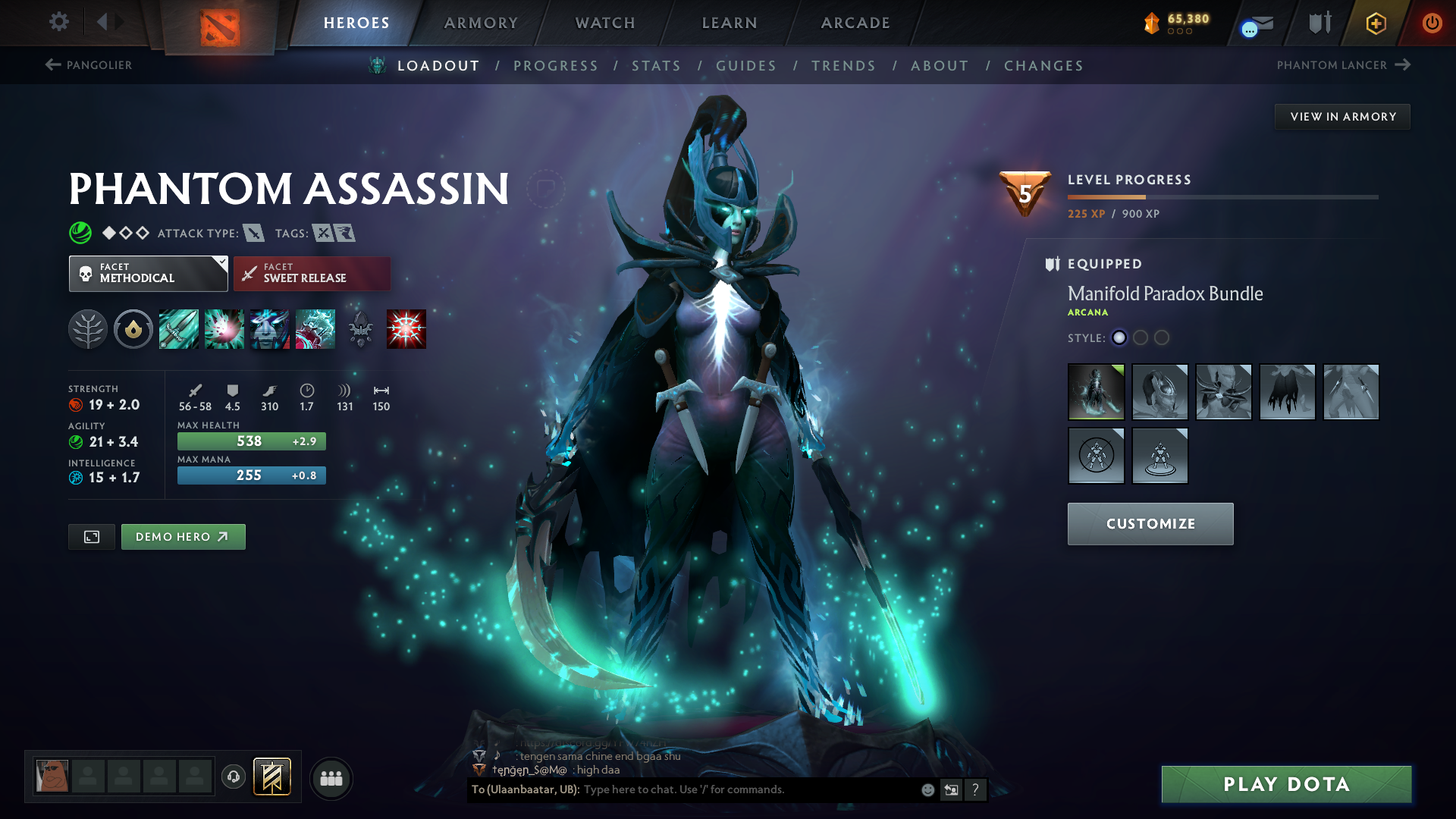Select the second Manifold Paradox item thumbnail
Viewport: 1456px width, 819px height.
click(1160, 392)
